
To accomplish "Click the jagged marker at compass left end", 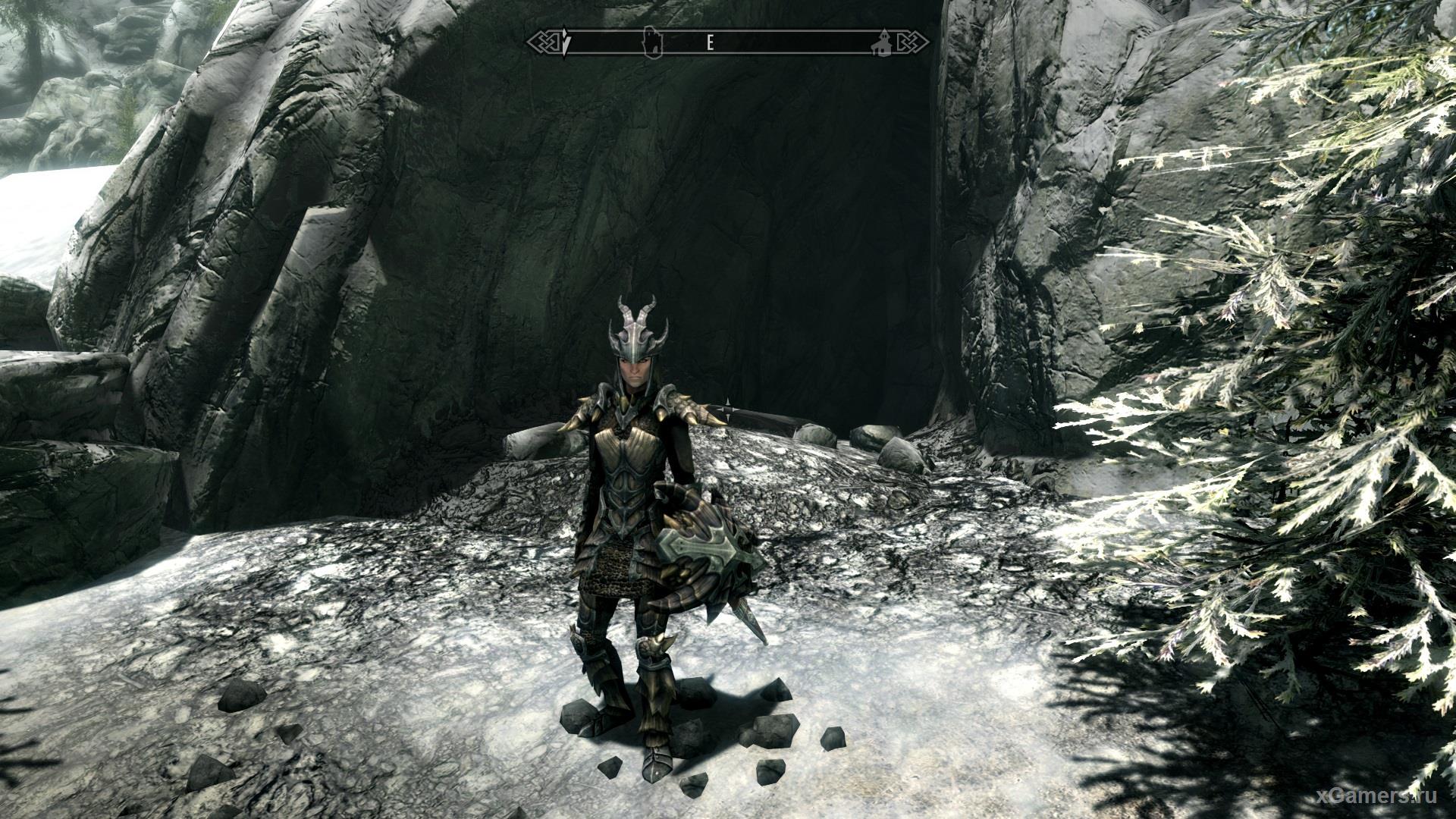I will click(568, 42).
